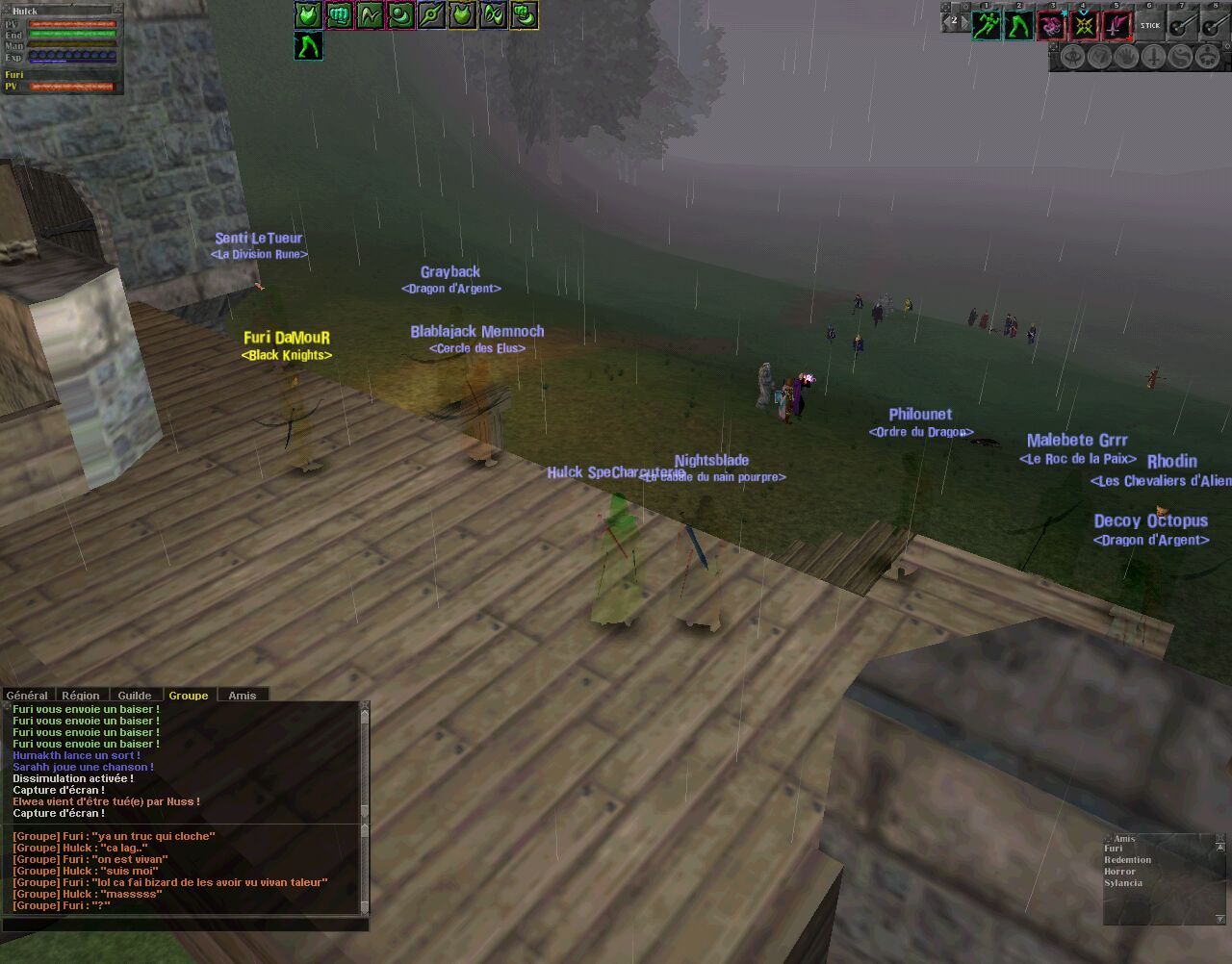The image size is (1232, 964).
Task: Choose Sylancia in the friends list
Action: (x=1123, y=883)
